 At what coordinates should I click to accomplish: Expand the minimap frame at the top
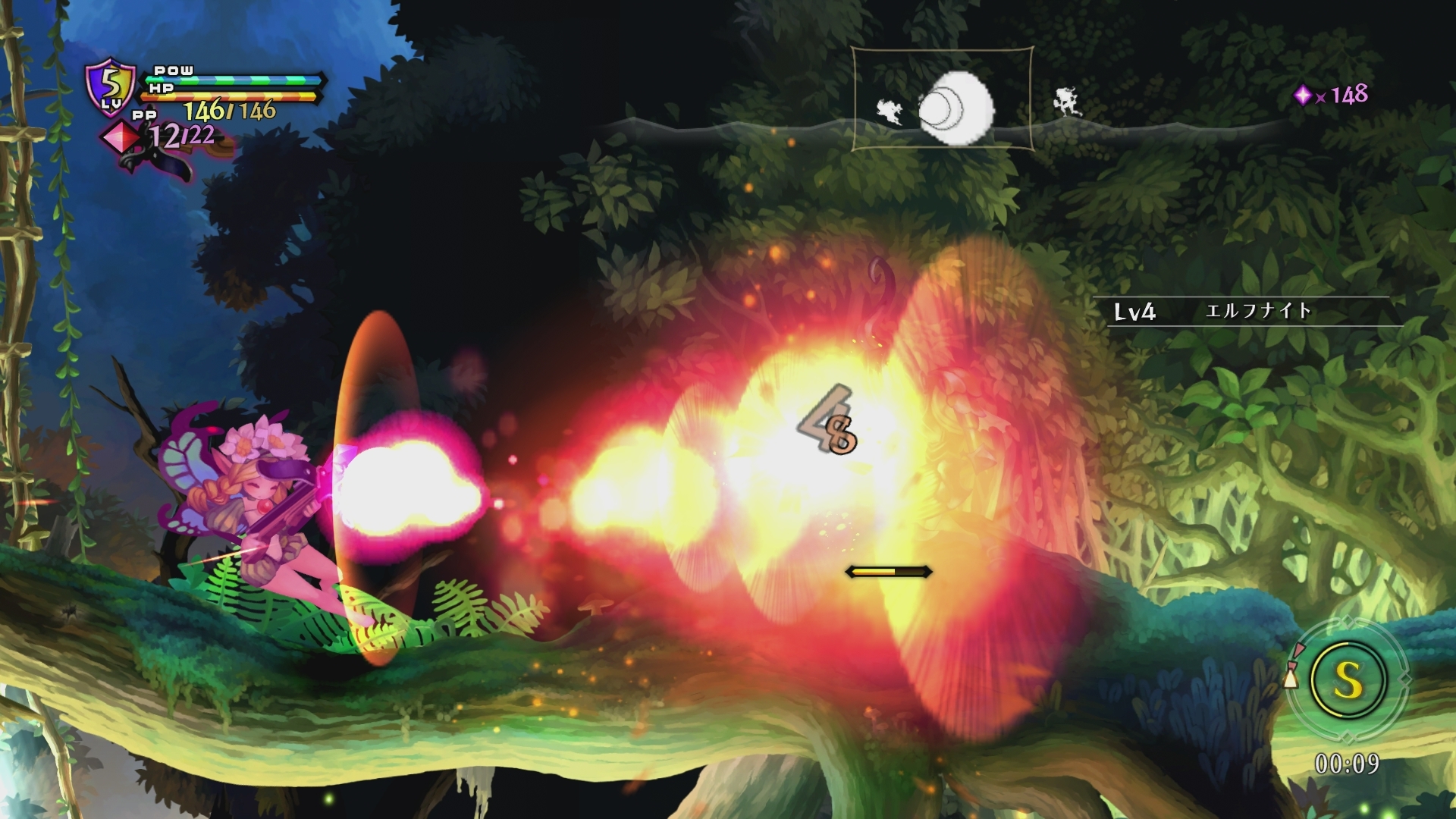[943, 96]
